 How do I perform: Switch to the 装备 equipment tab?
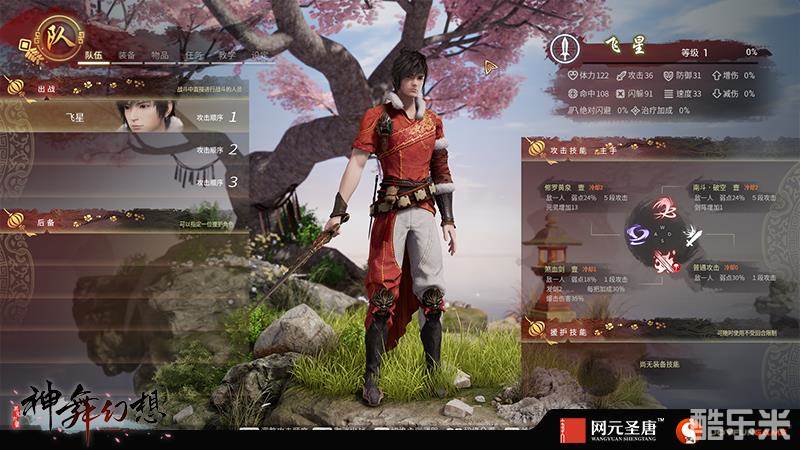(x=127, y=56)
